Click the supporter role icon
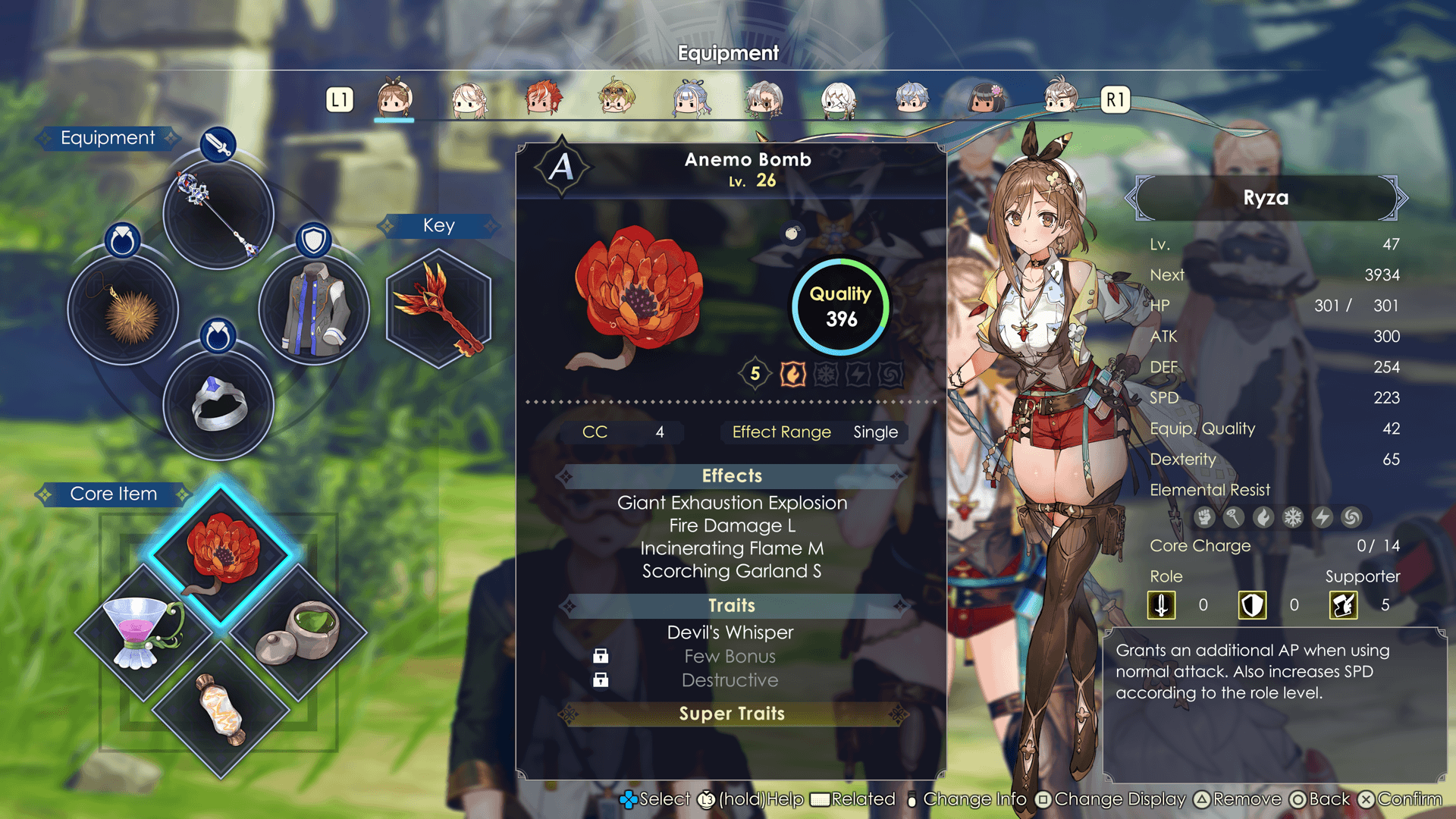The image size is (1456, 819). (1343, 605)
